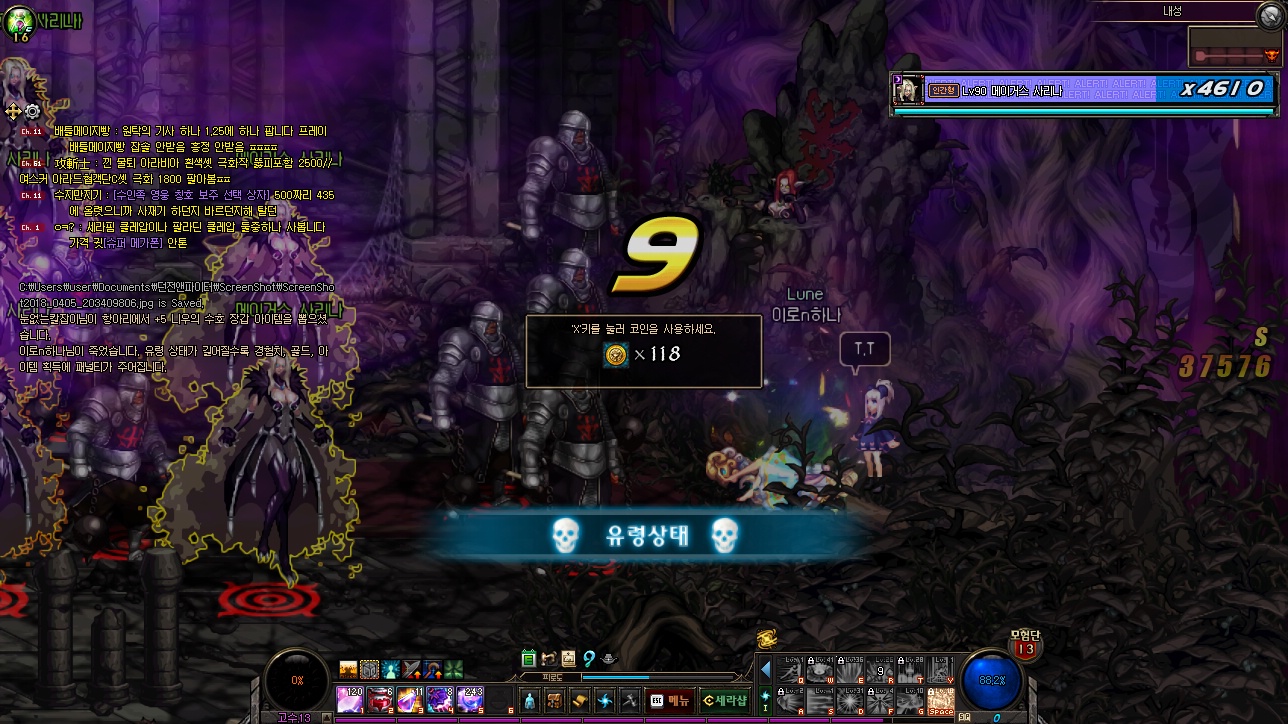This screenshot has height=724, width=1288.
Task: Activate the glowing Space key skill
Action: click(941, 700)
